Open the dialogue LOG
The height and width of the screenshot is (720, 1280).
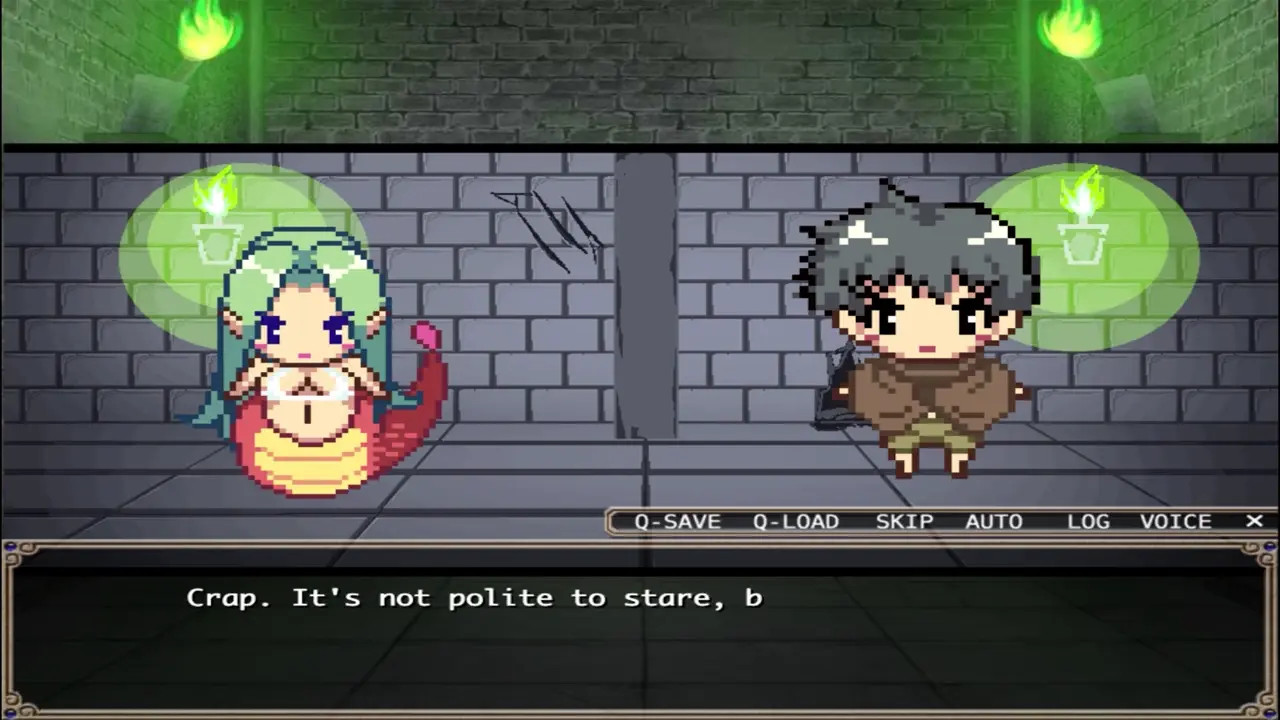[1088, 521]
